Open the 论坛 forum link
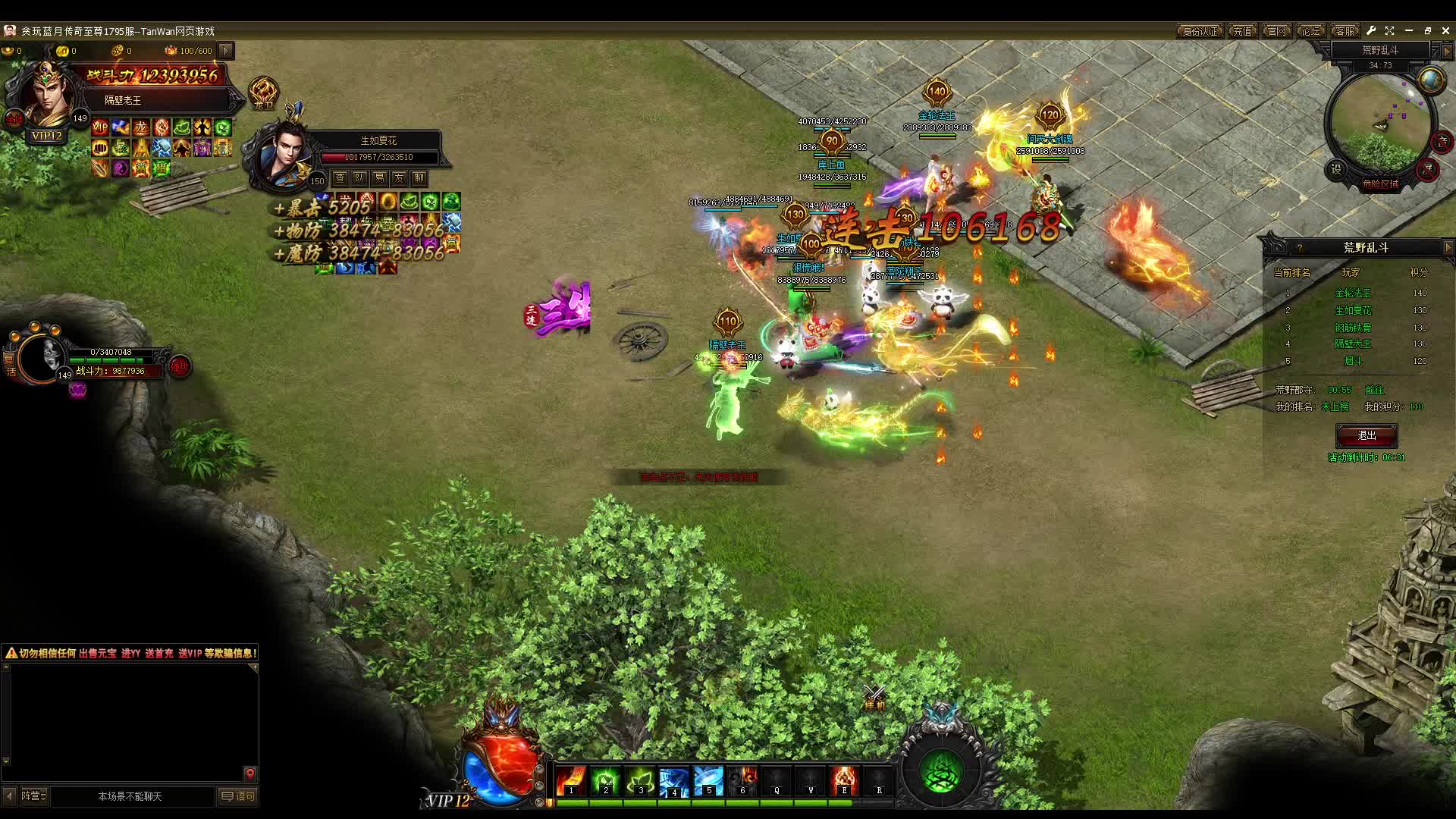This screenshot has width=1456, height=819. tap(1310, 31)
